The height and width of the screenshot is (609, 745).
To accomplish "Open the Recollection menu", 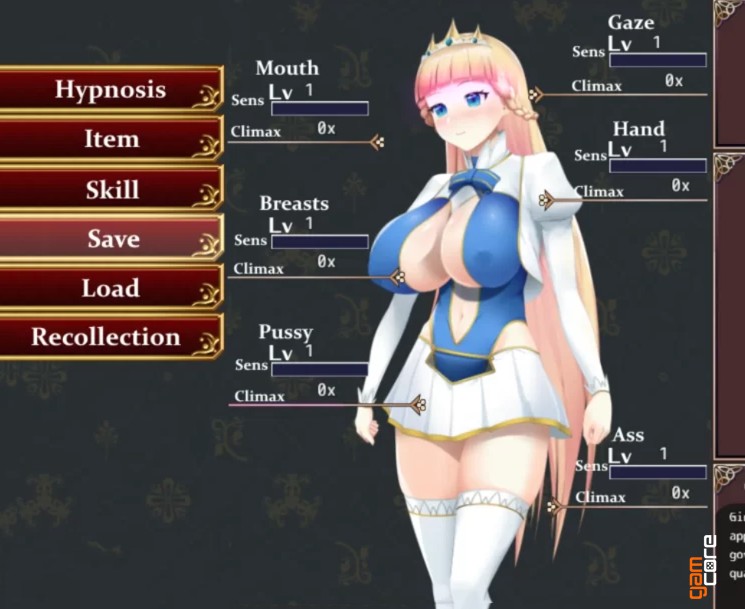I will tap(106, 337).
